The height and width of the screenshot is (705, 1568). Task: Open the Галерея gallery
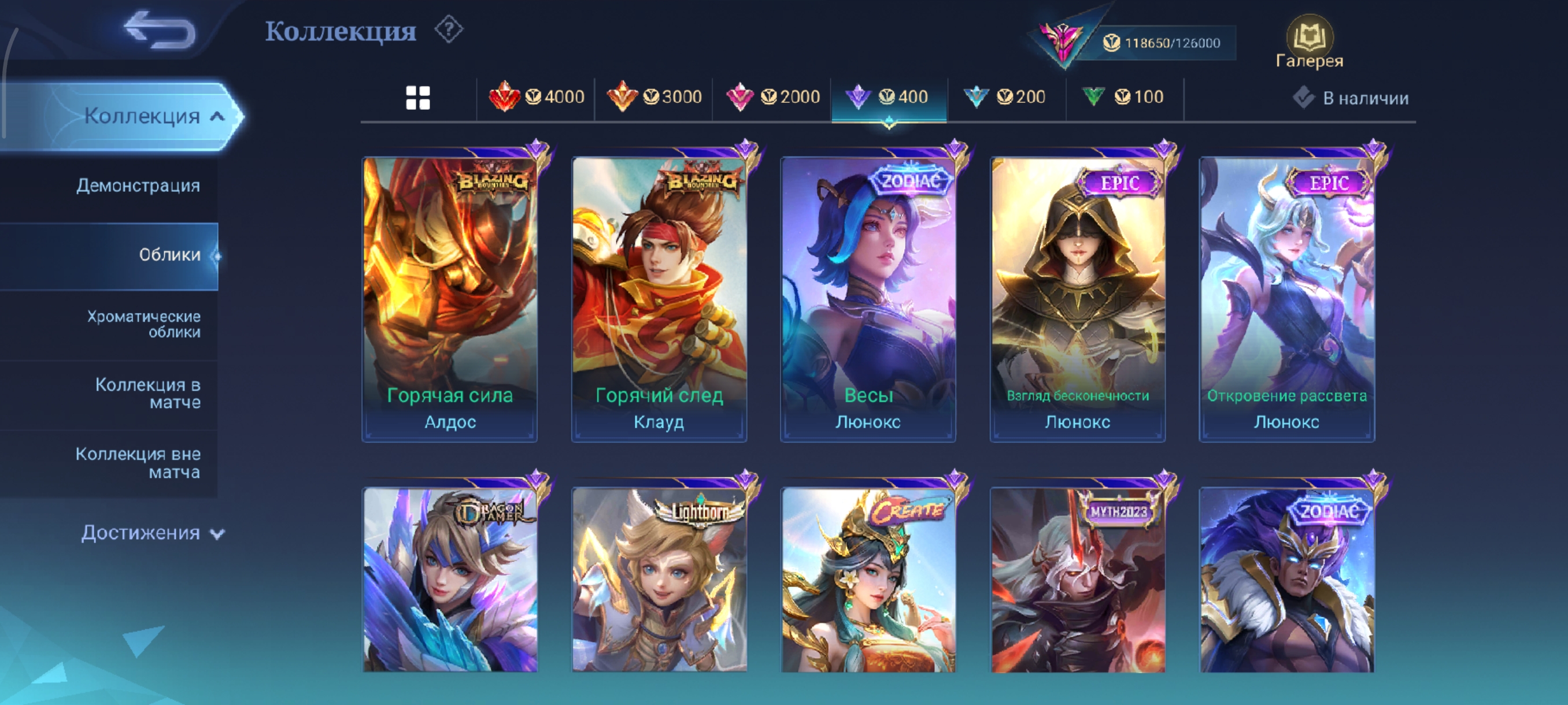[1309, 43]
